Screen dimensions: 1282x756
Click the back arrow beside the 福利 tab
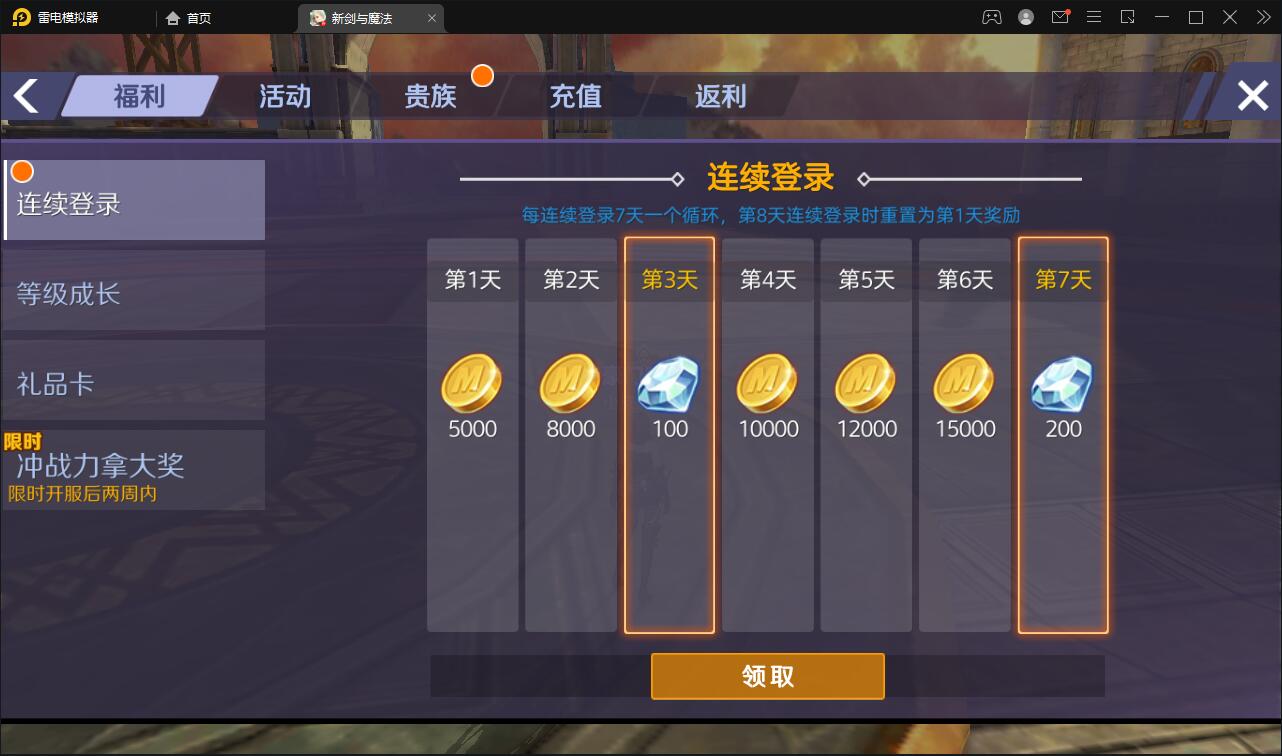pos(25,94)
